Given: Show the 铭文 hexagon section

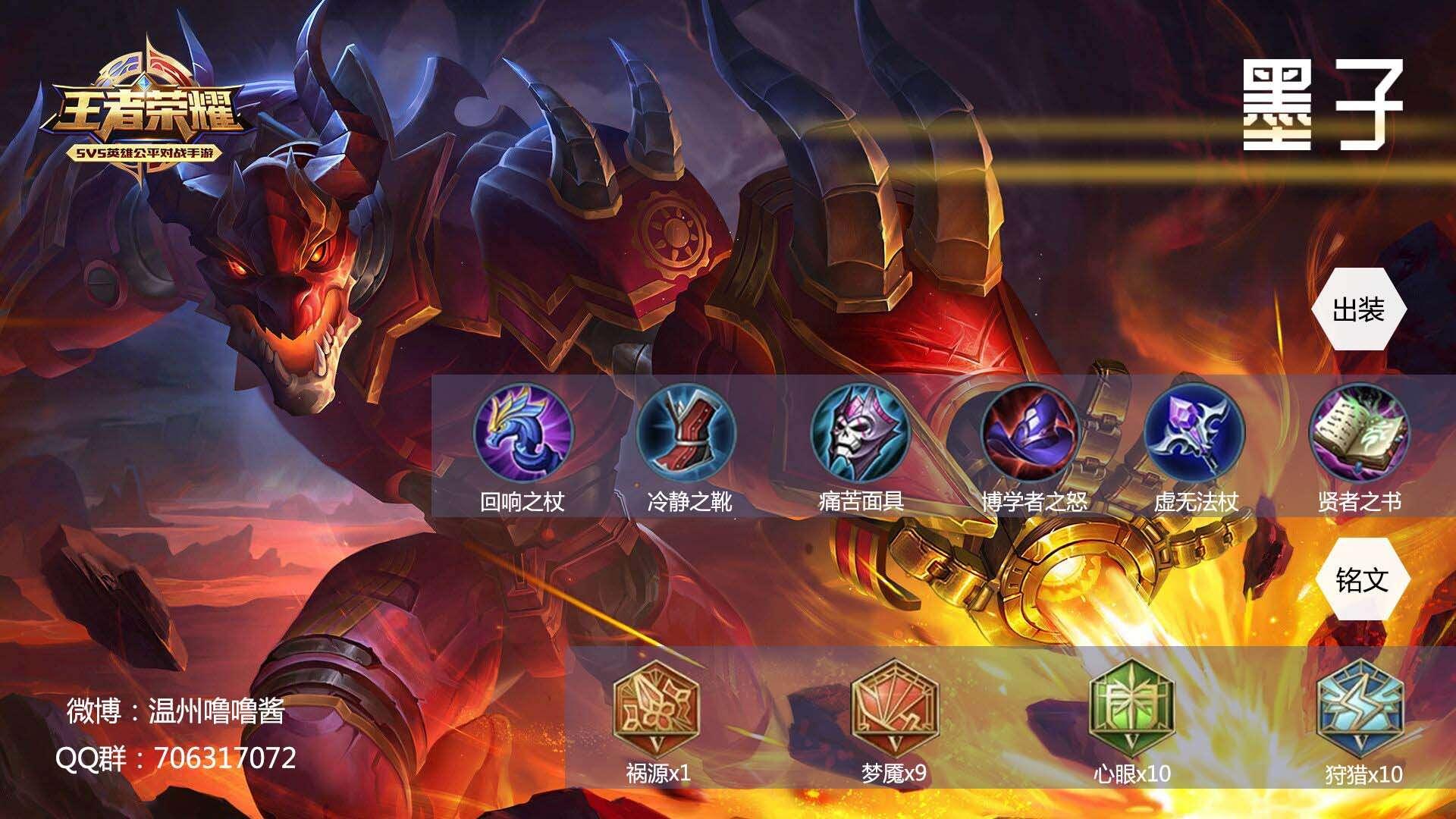Looking at the screenshot, I should coord(1363,580).
